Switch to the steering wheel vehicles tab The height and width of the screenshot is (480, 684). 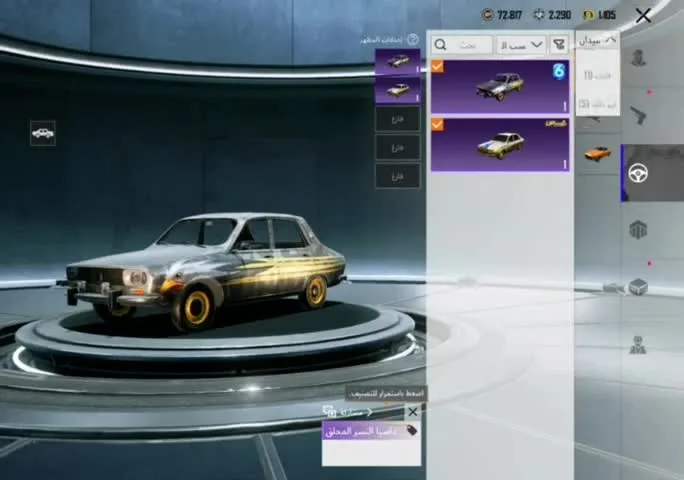point(638,173)
